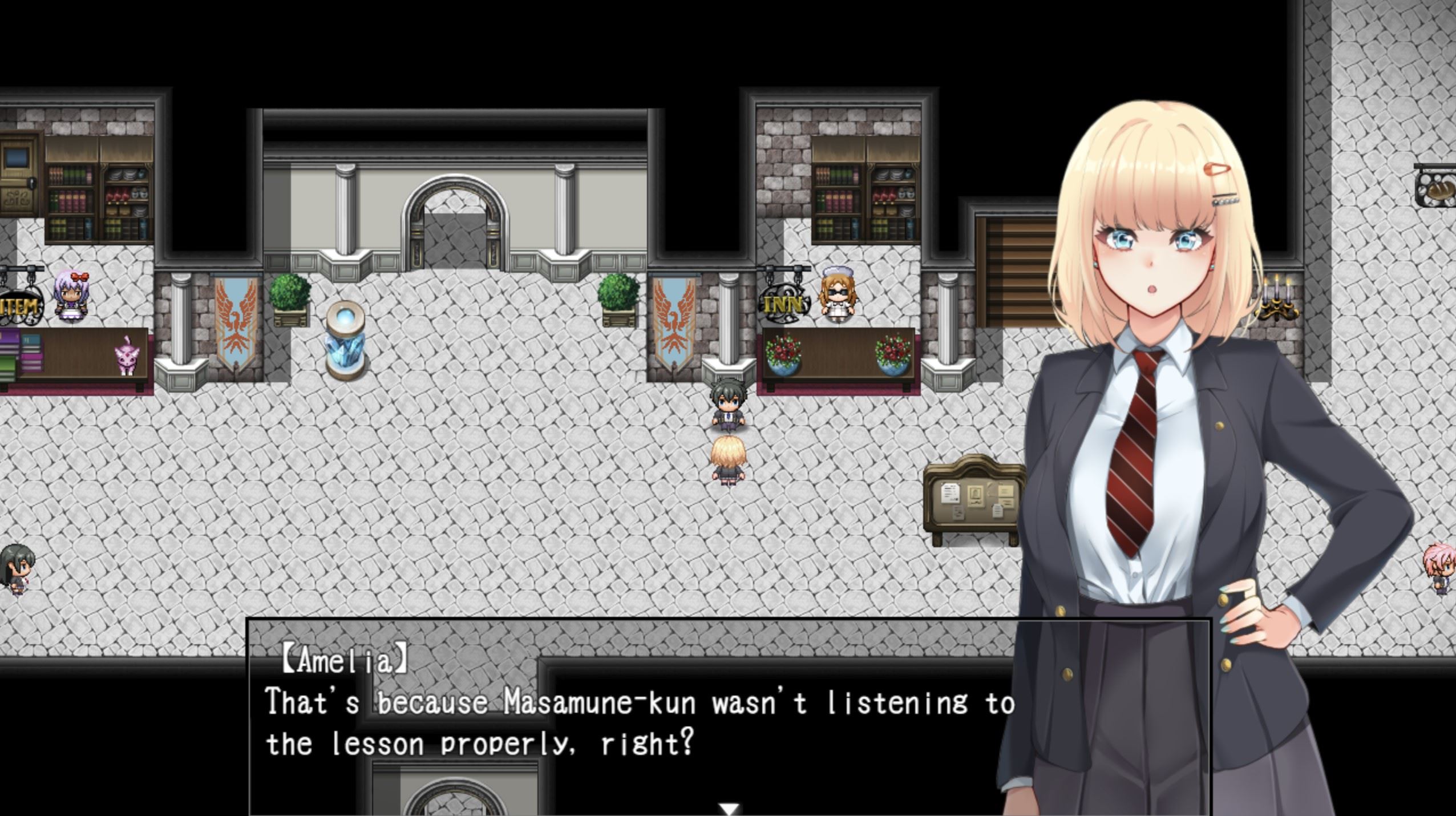Click the white continue arrow in the dialogue
The image size is (1456, 816).
729,809
